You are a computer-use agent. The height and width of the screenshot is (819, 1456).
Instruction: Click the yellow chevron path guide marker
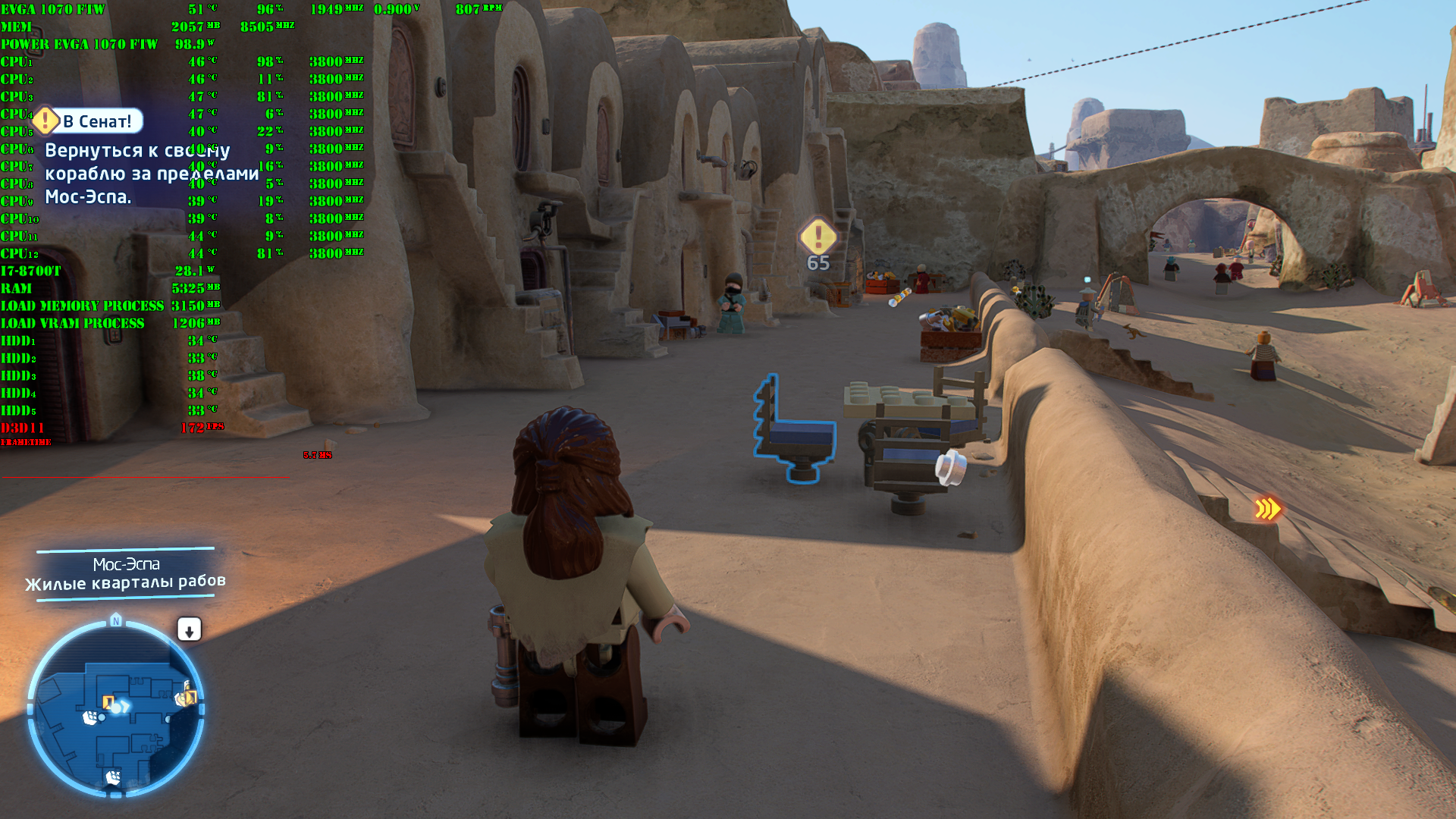click(1267, 509)
